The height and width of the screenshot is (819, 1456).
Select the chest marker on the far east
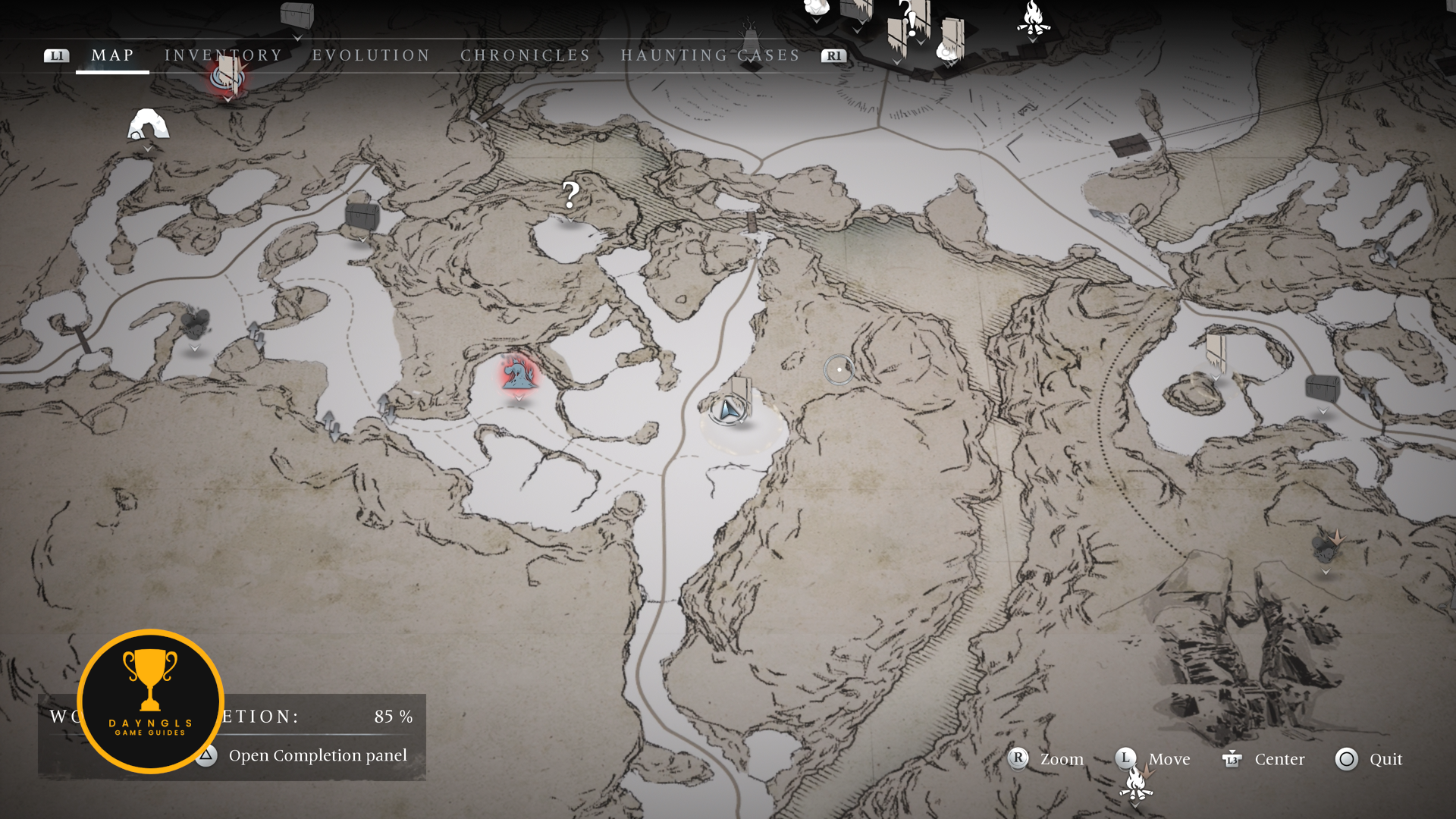(1323, 388)
